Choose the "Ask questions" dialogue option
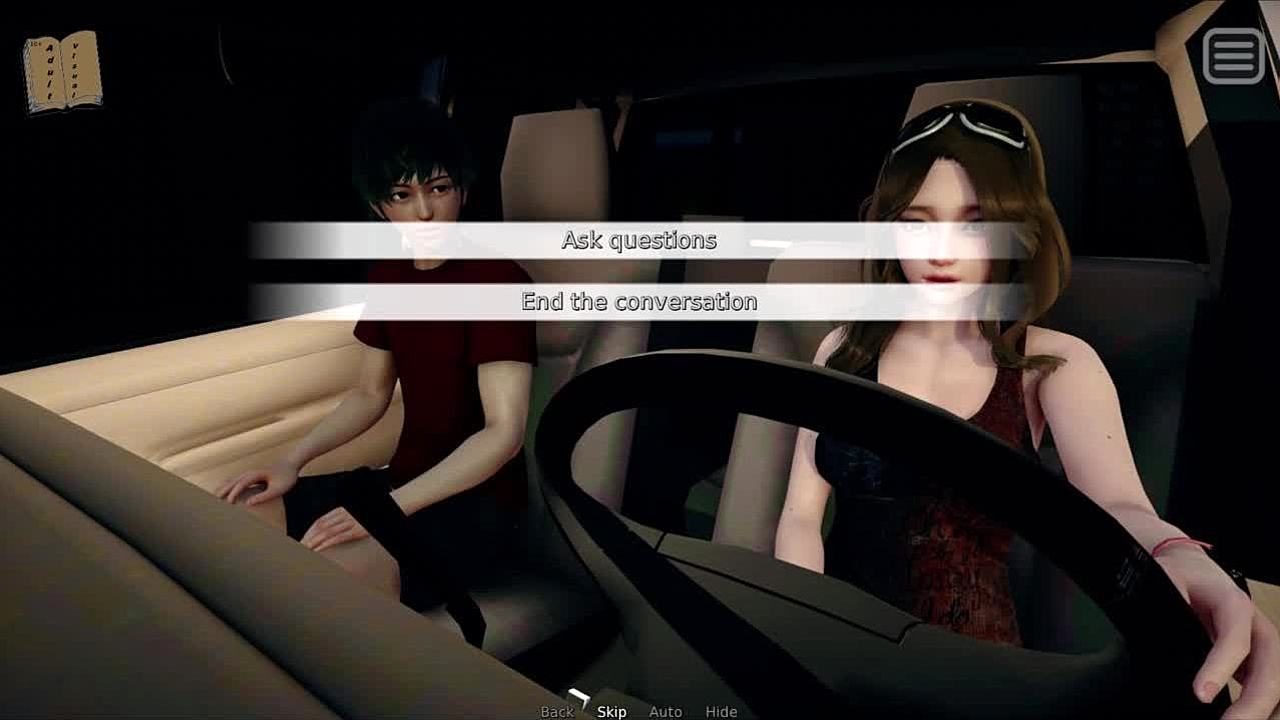Screen dimensions: 1280x720 coord(639,241)
